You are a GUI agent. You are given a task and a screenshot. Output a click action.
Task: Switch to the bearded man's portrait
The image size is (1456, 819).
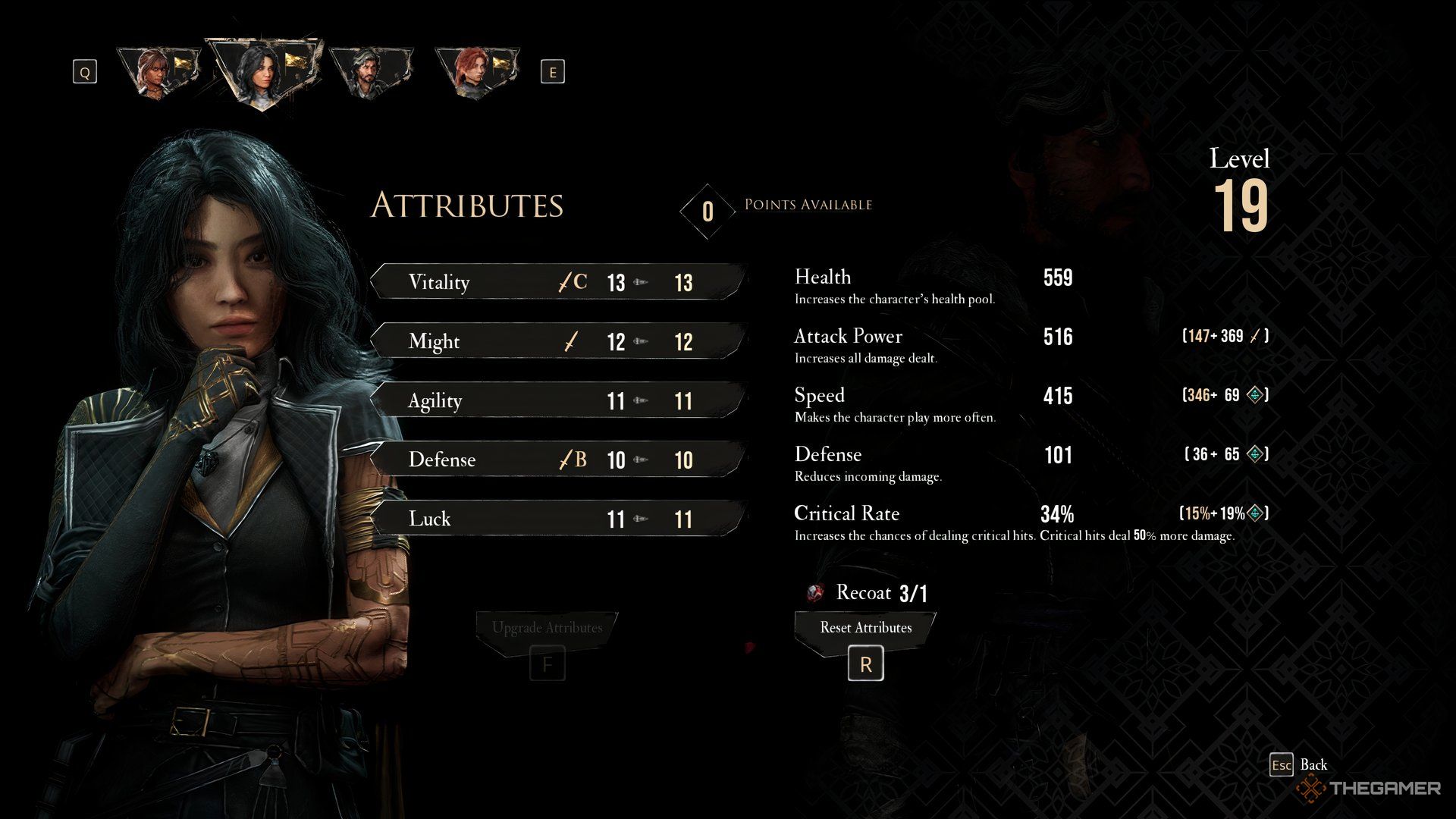pyautogui.click(x=371, y=71)
